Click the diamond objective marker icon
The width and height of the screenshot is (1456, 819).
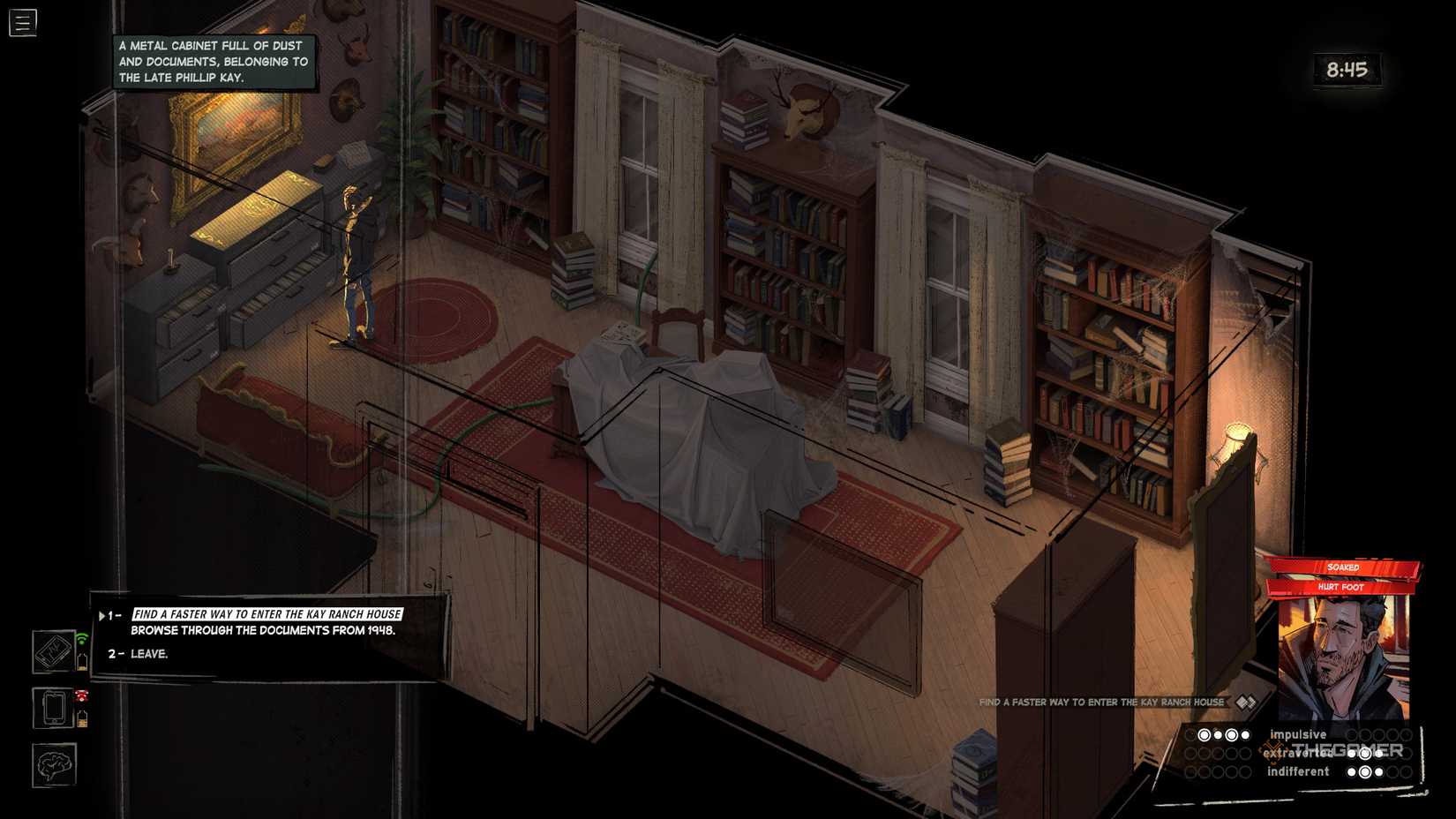click(1246, 702)
